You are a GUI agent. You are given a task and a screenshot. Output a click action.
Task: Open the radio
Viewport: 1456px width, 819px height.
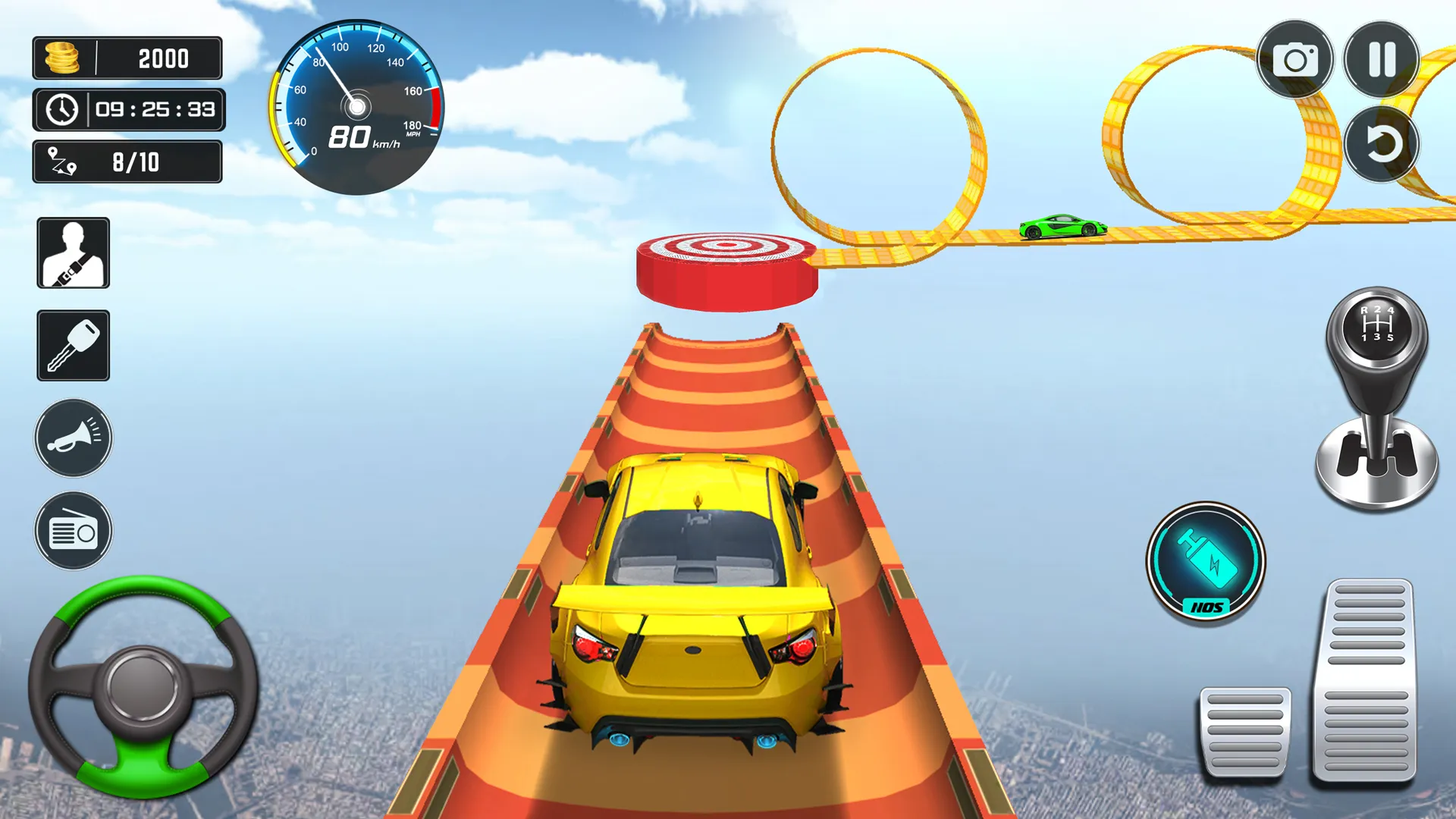tap(73, 531)
